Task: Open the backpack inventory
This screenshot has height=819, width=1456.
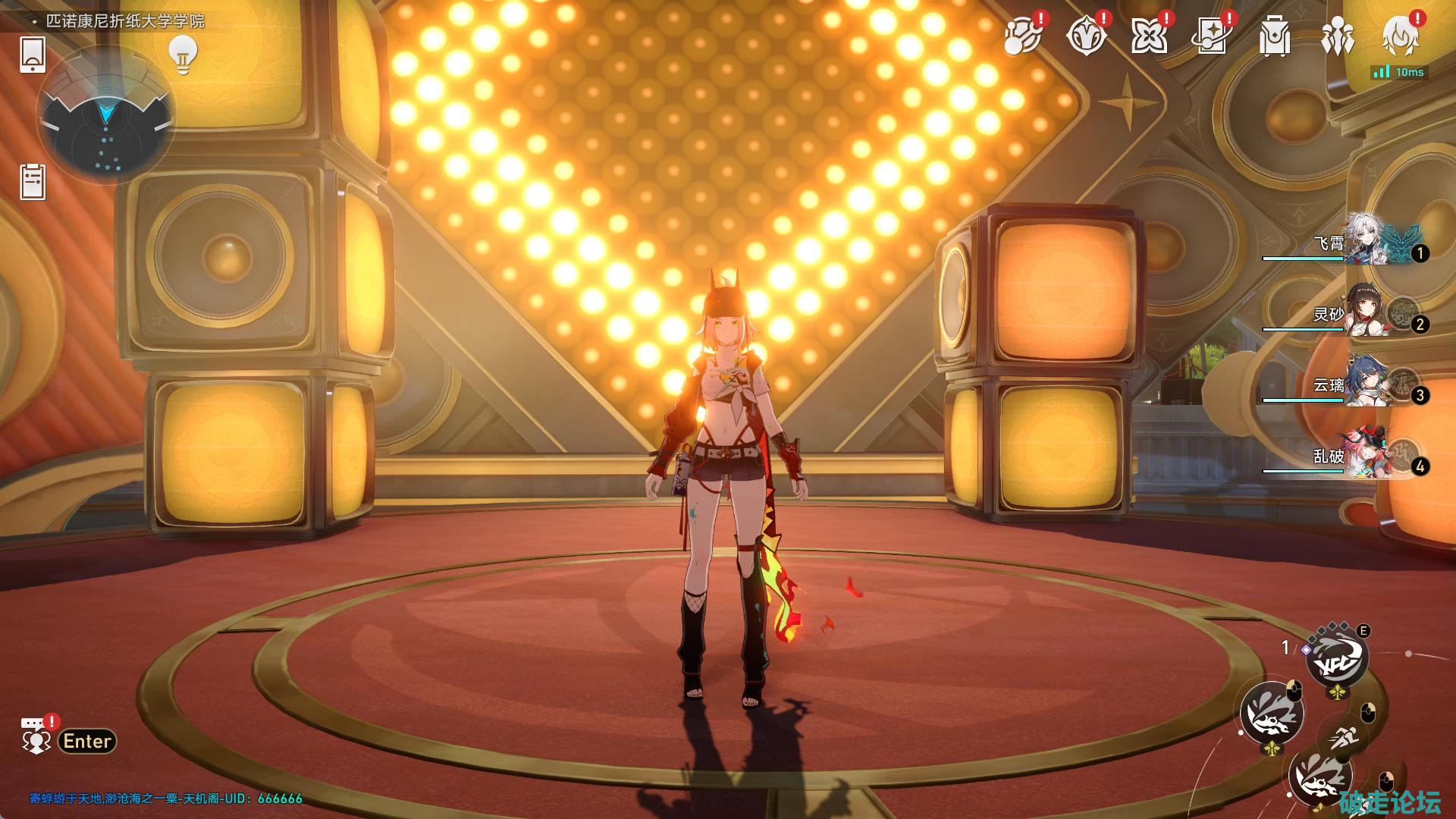Action: pos(1274,36)
